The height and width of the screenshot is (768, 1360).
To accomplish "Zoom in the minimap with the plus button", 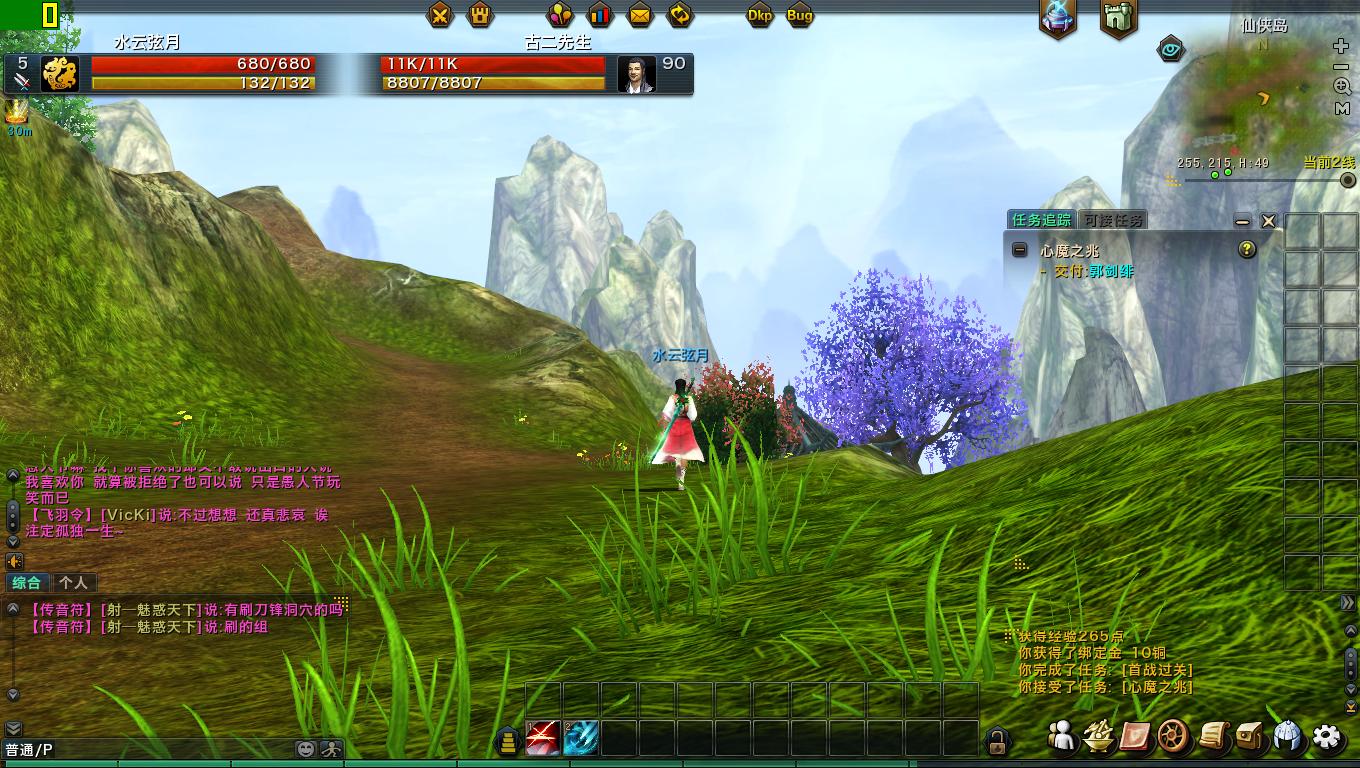I will pos(1342,47).
